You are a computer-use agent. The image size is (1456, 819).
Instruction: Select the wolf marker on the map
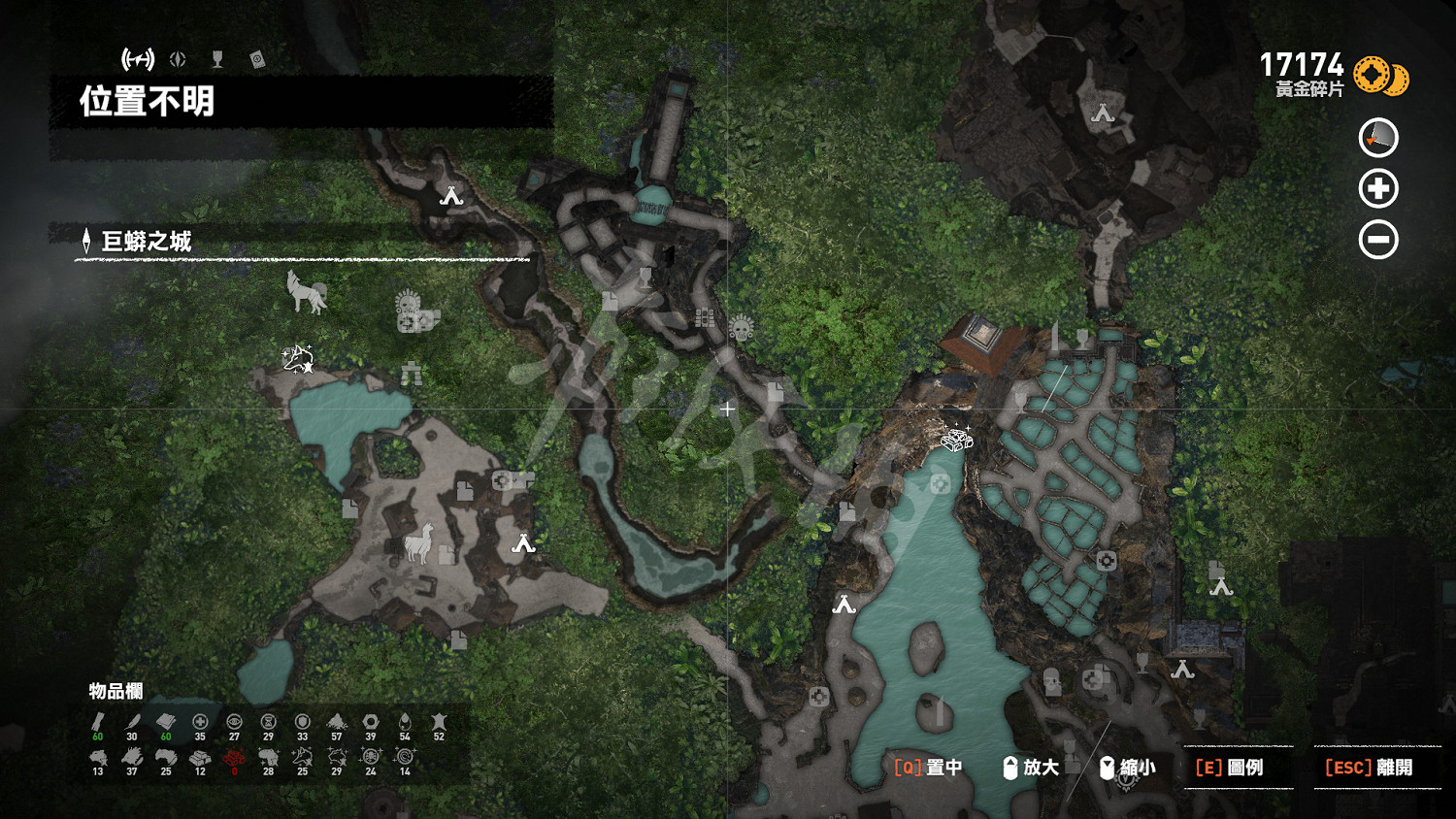307,292
